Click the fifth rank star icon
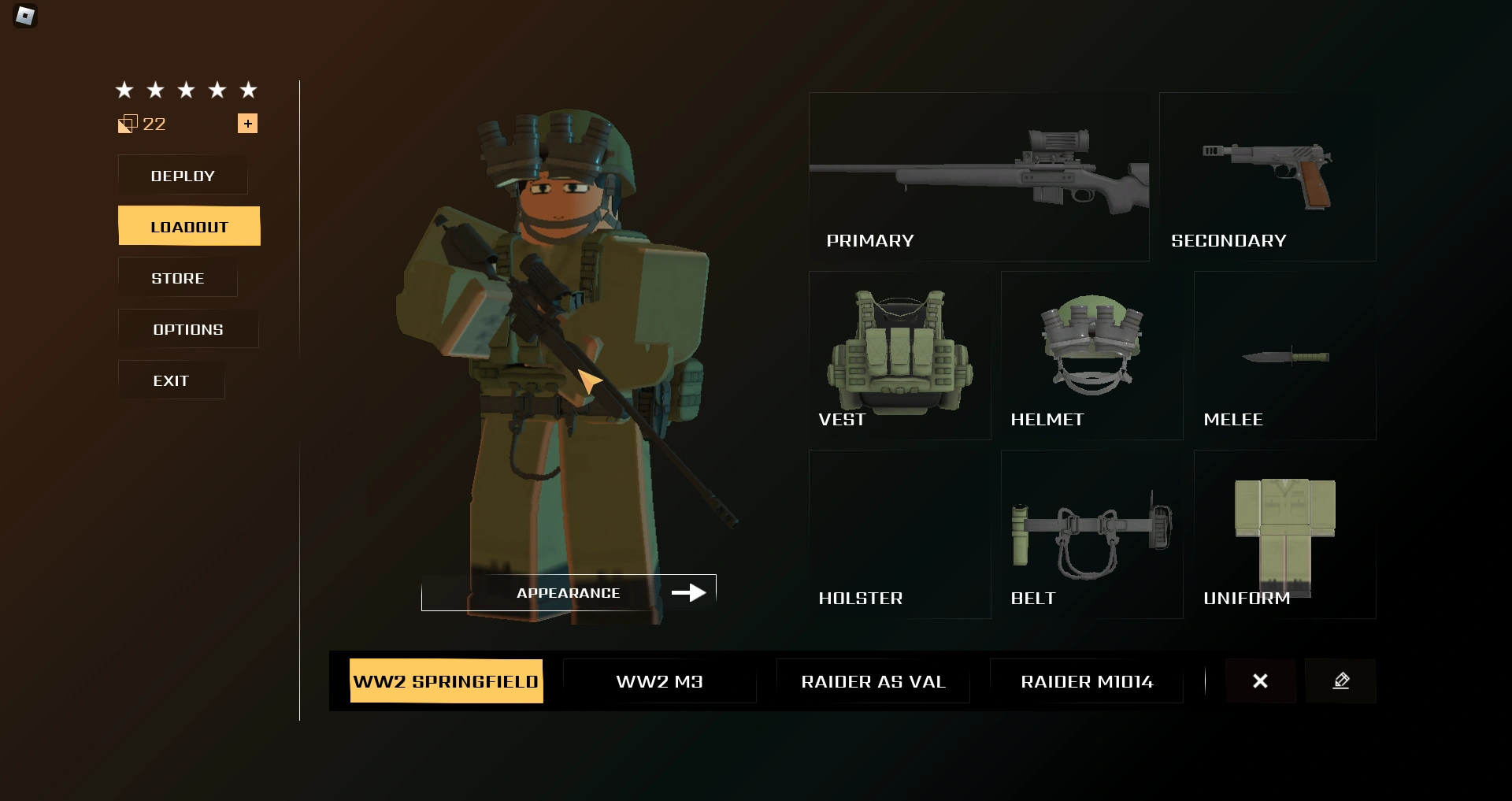Viewport: 1512px width, 801px height. pyautogui.click(x=249, y=90)
